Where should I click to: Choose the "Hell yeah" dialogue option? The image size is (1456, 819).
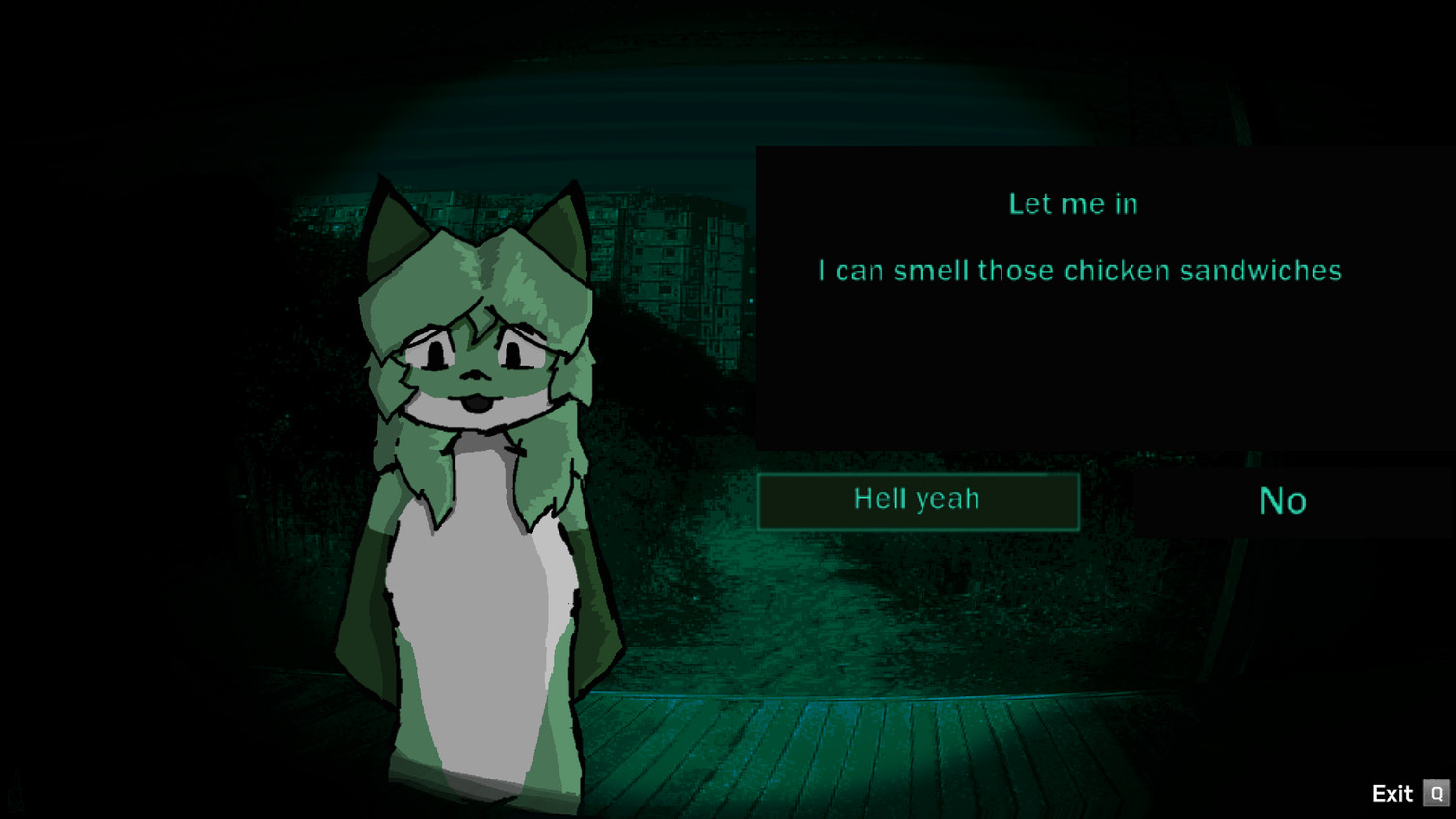[918, 500]
